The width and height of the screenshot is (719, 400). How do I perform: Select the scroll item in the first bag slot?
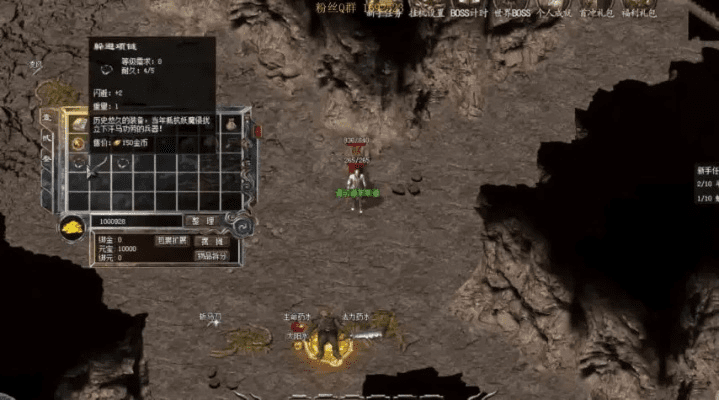(x=78, y=123)
